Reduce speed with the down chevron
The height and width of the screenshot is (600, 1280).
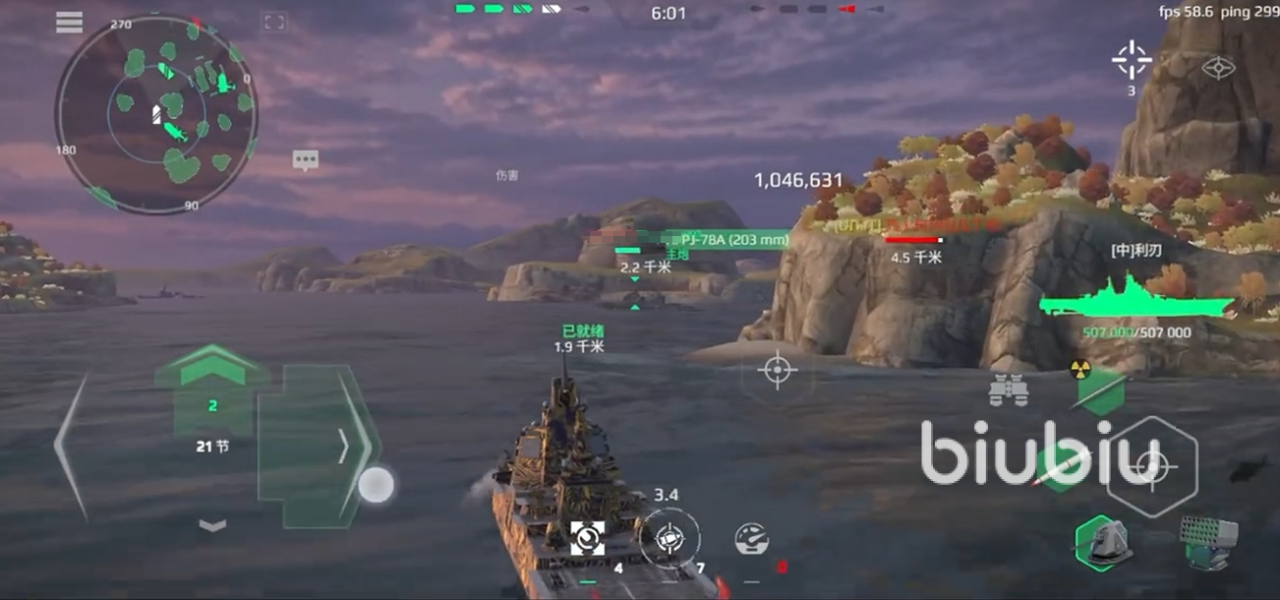[x=212, y=525]
